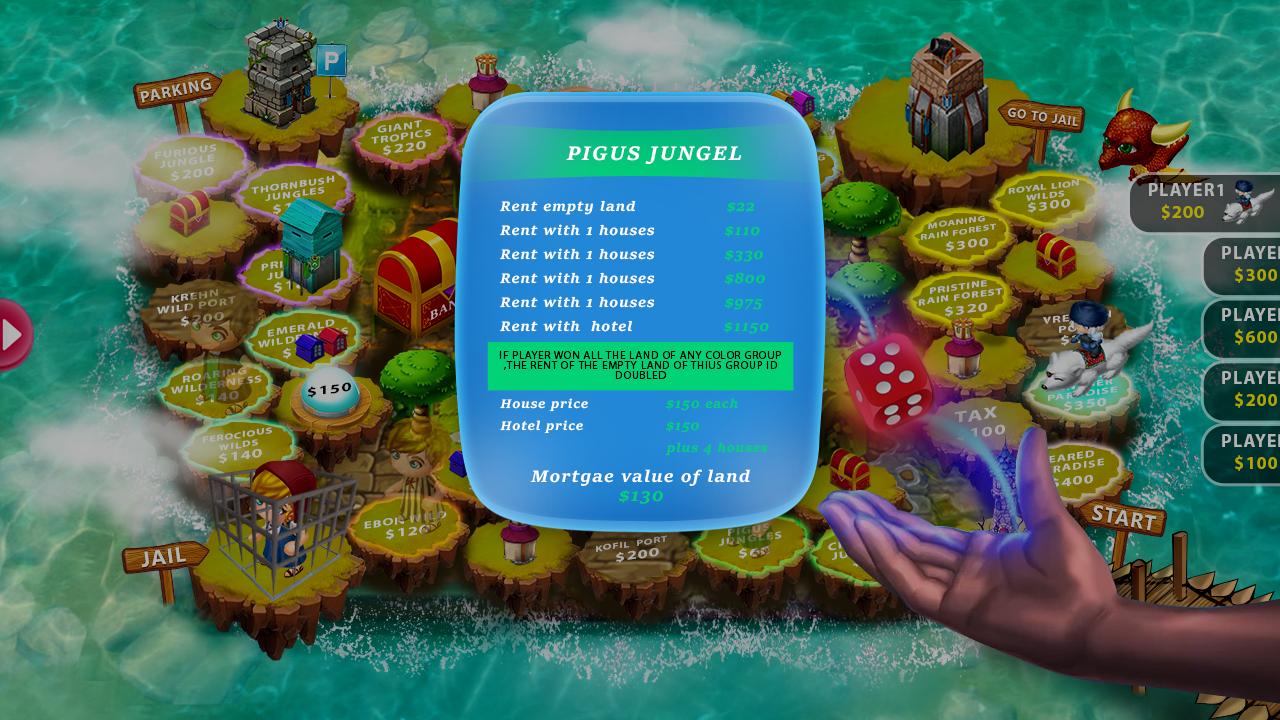Click the red arrow button on left edge
1280x720 pixels.
(x=14, y=334)
